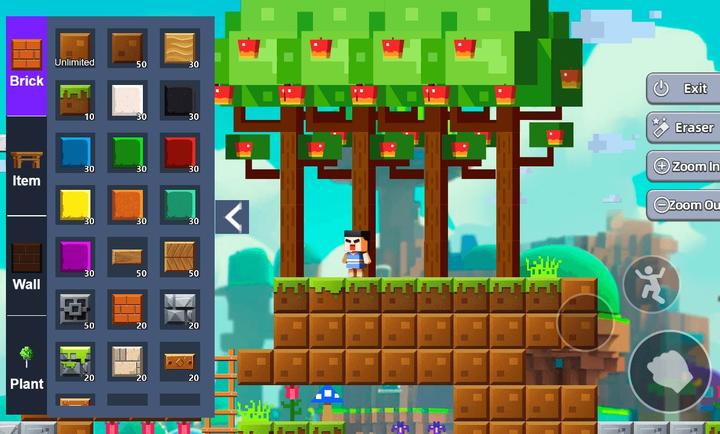
Task: Select the Wall category tab
Action: coord(26,267)
